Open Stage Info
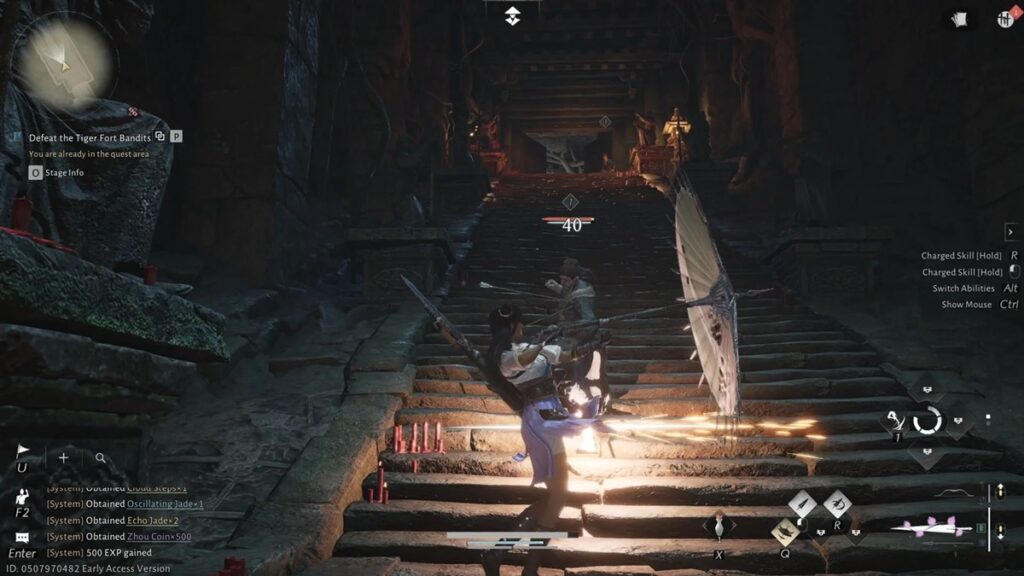The height and width of the screenshot is (576, 1024). pyautogui.click(x=64, y=173)
